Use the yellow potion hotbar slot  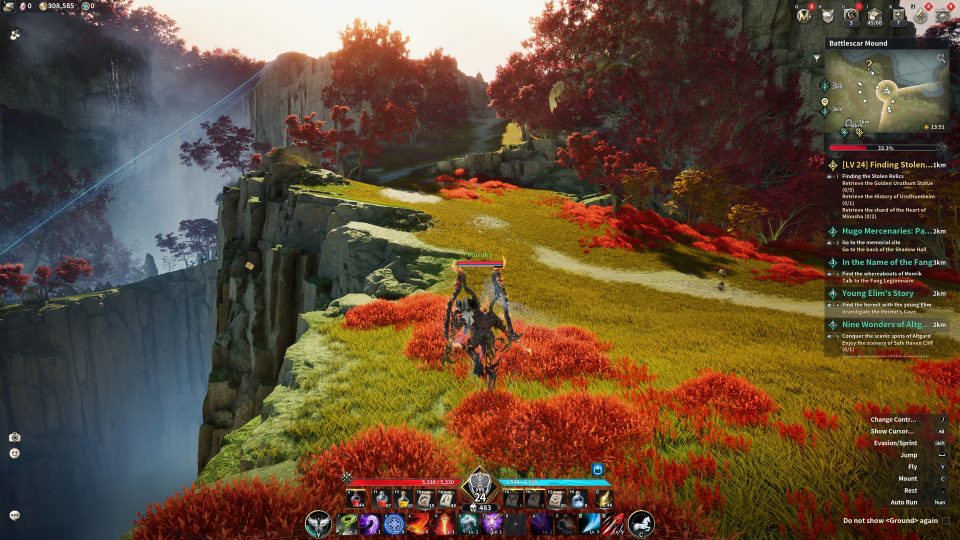(x=403, y=497)
